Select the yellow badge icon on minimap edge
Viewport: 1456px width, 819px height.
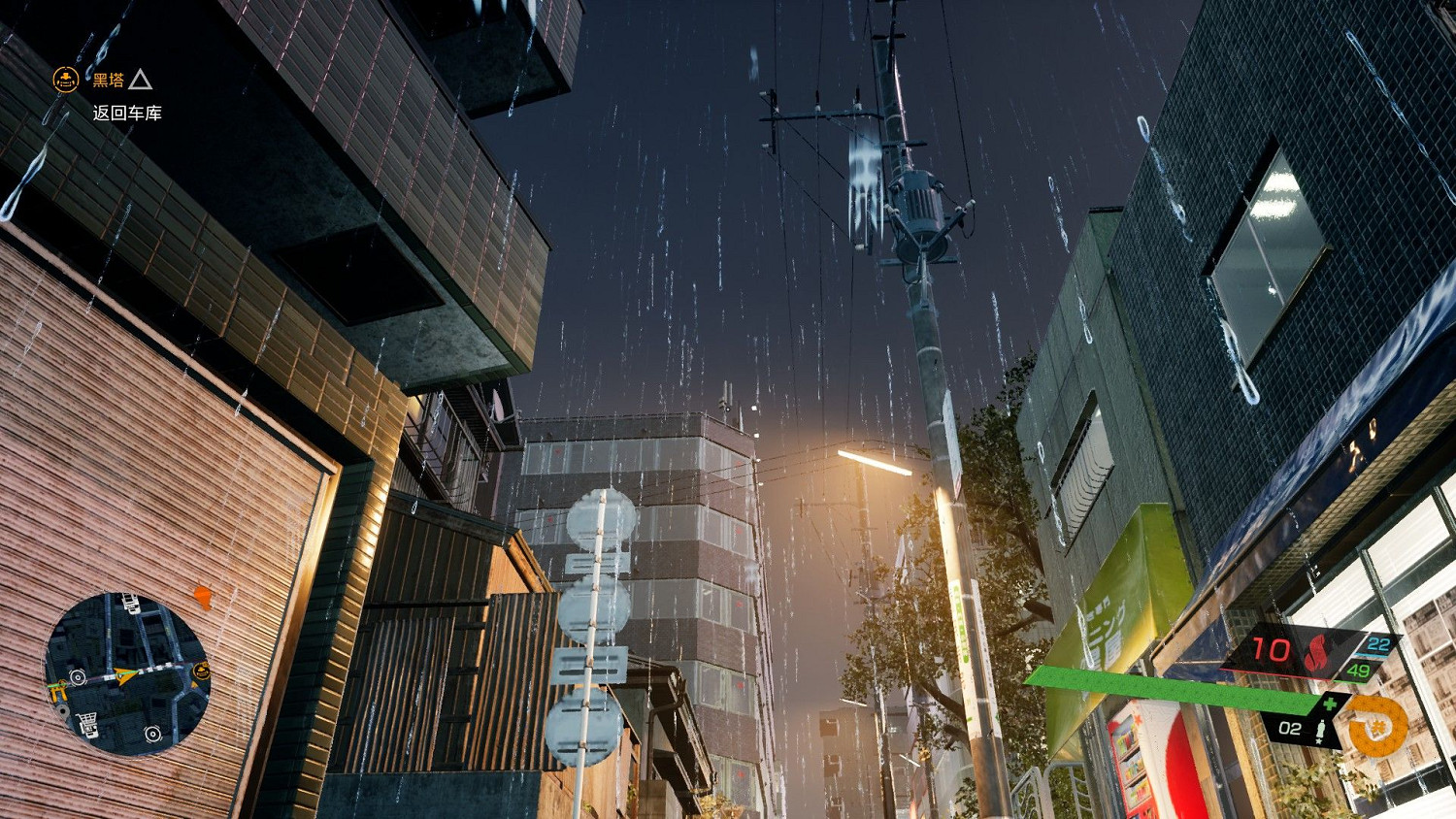201,671
